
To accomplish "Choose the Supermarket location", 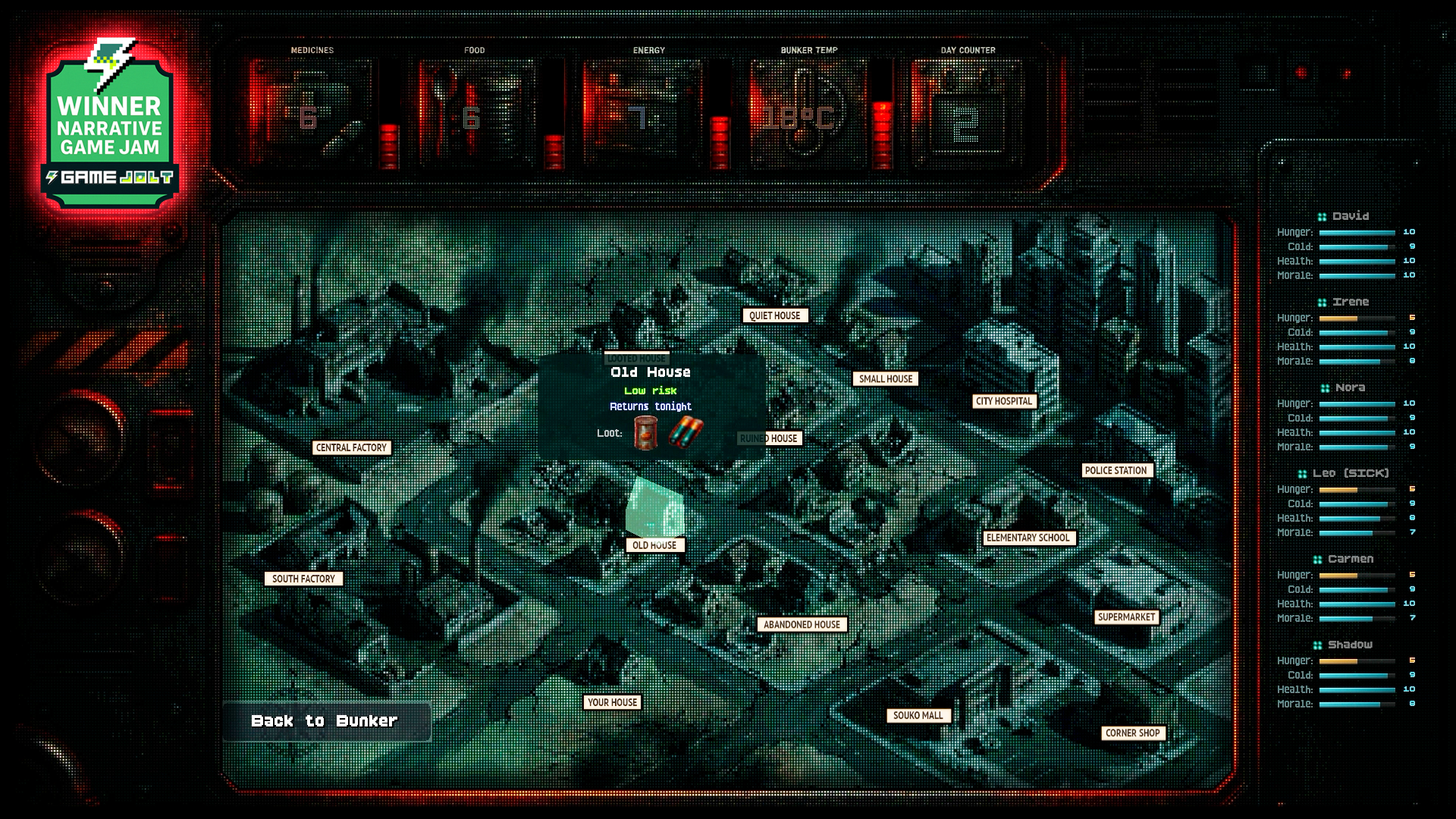I will (1126, 617).
